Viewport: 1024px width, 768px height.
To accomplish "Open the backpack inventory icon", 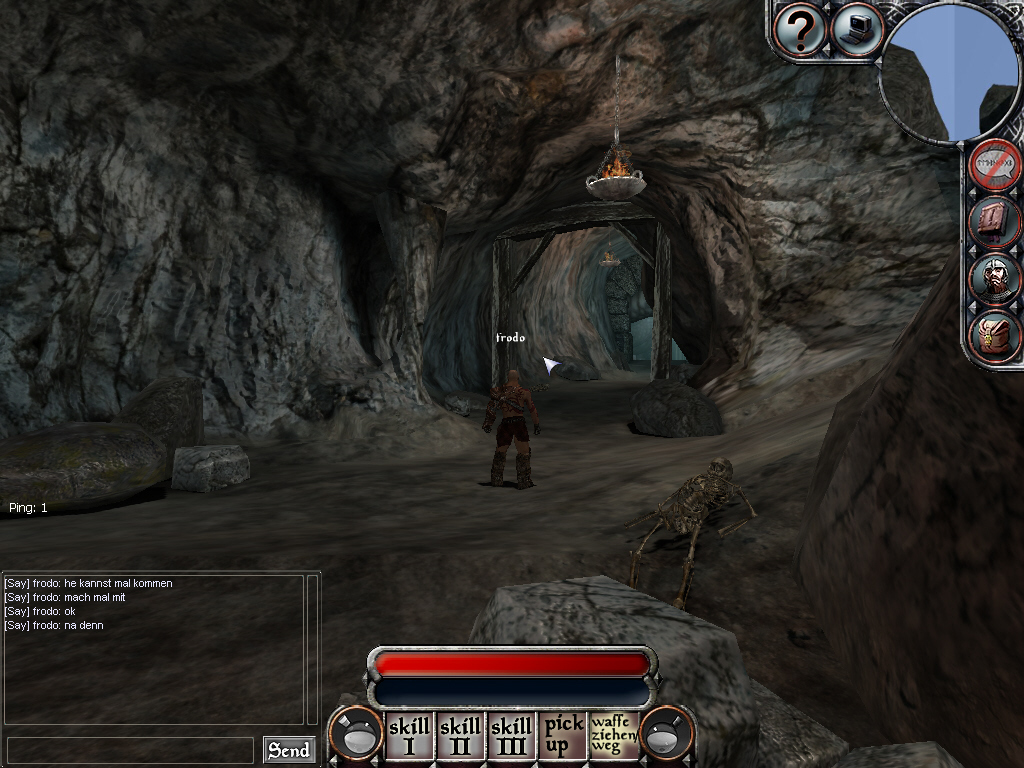I will tap(994, 336).
